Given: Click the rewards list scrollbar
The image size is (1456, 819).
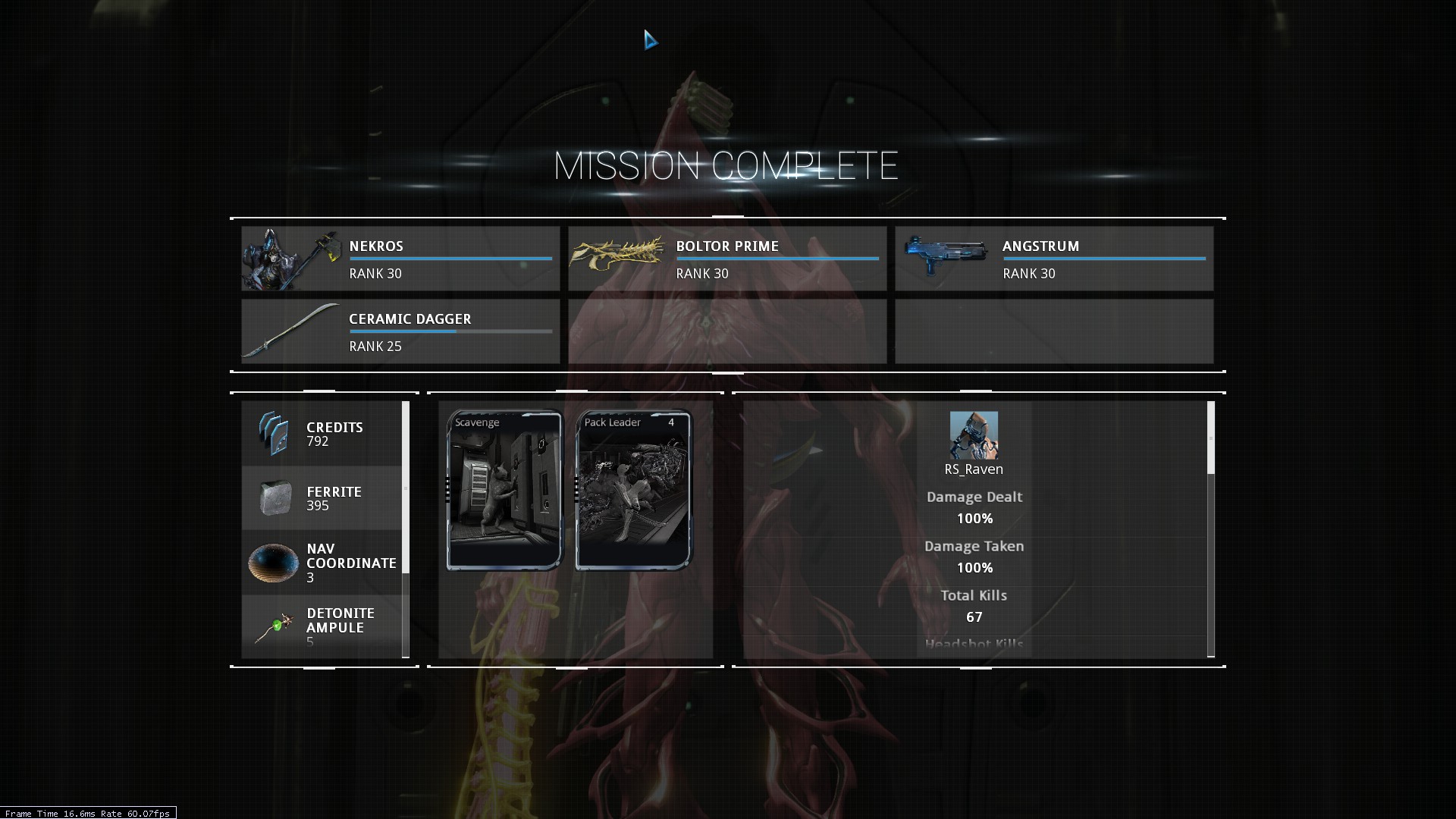Looking at the screenshot, I should click(406, 487).
